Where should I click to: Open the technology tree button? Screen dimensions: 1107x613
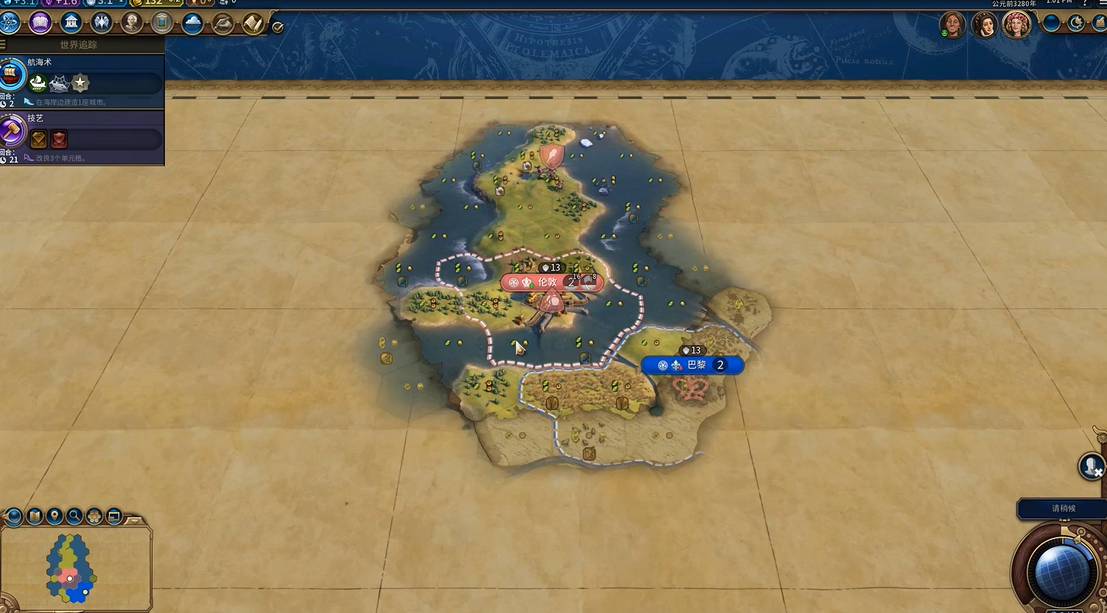pos(10,22)
